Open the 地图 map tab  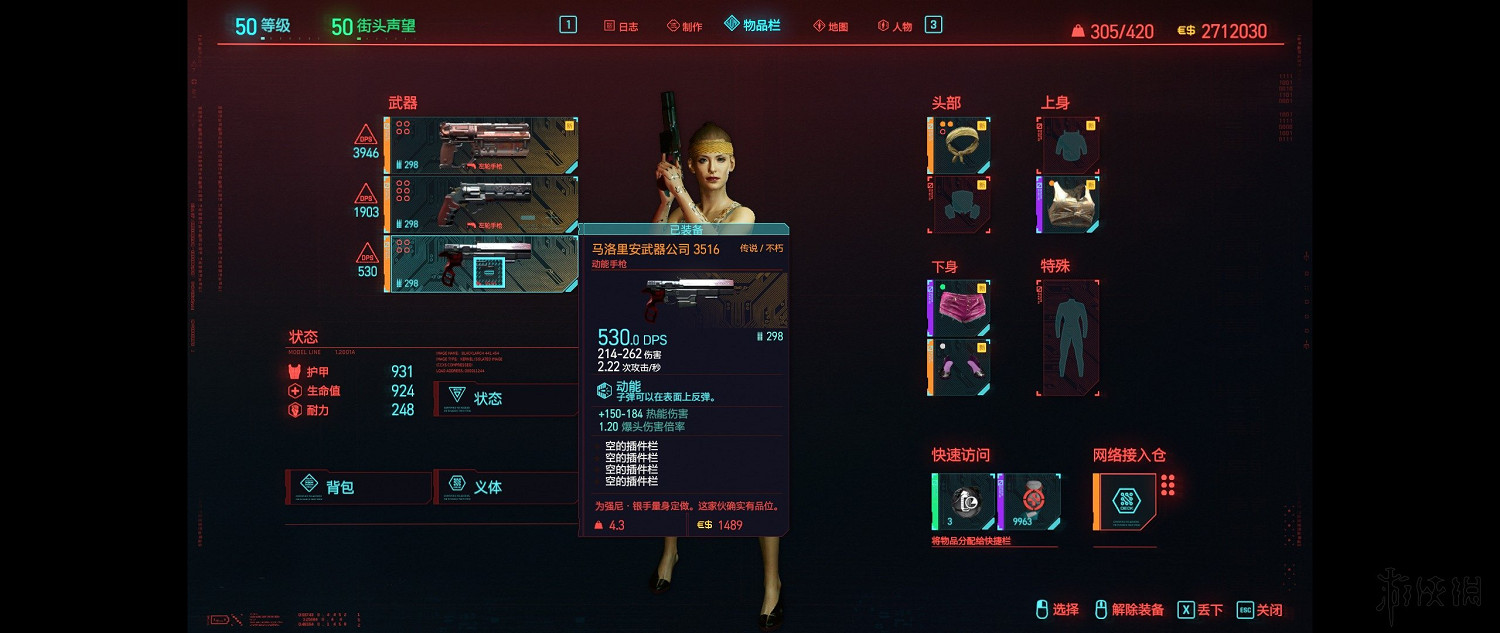[830, 26]
